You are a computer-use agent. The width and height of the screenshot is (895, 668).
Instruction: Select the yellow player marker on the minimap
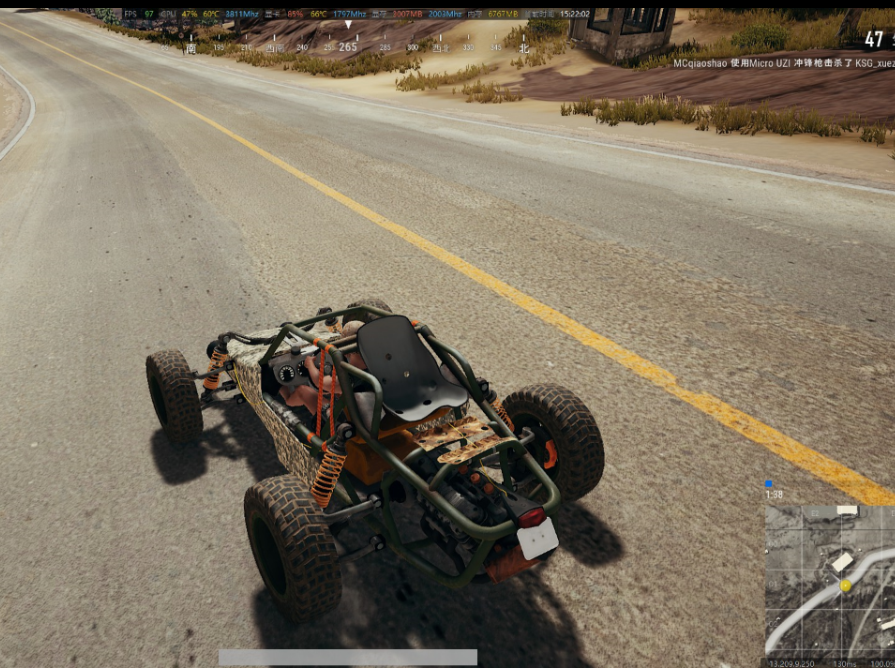click(x=846, y=585)
